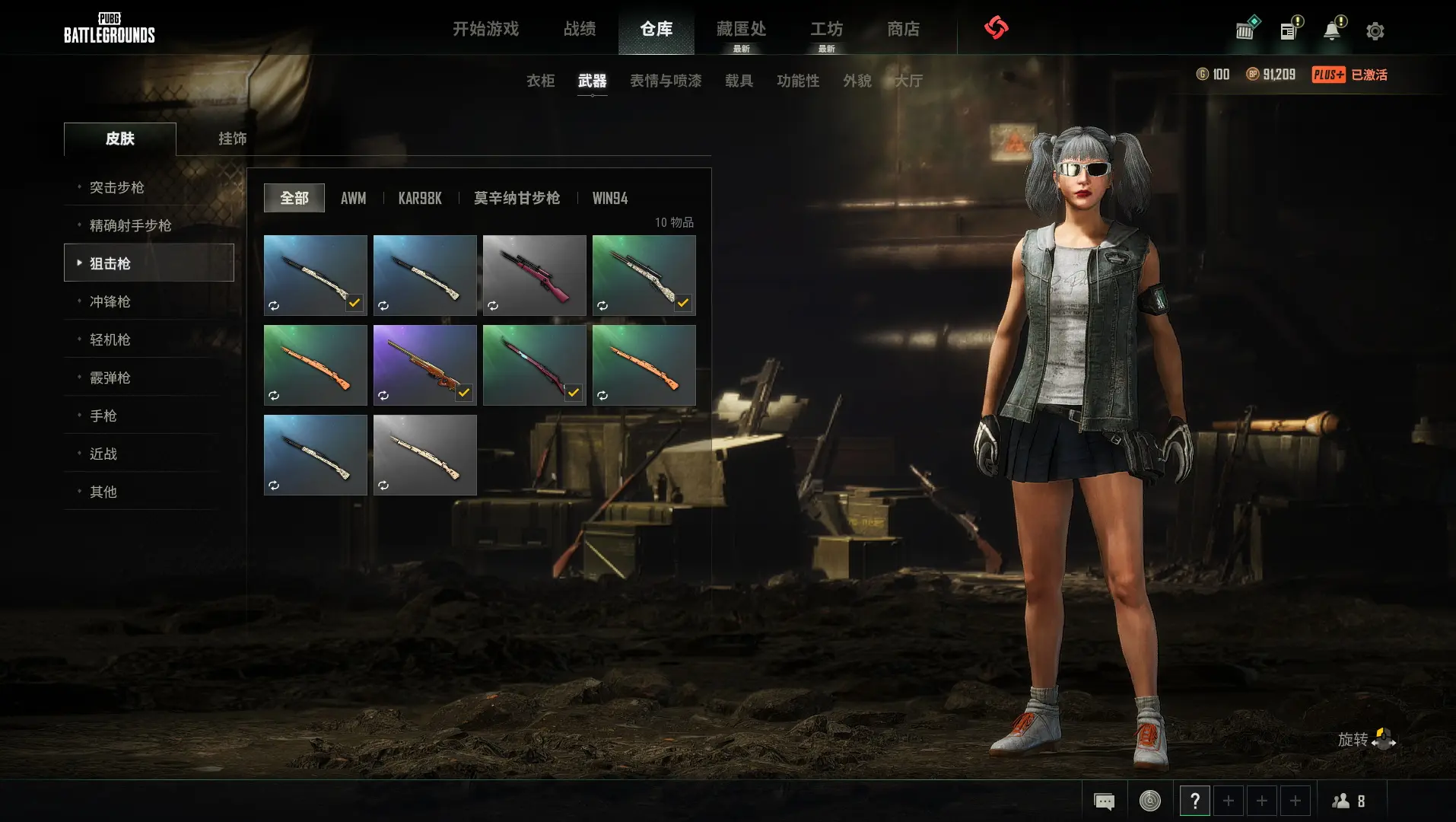1456x822 pixels.
Task: Open the 工坊 workshop menu
Action: click(826, 29)
